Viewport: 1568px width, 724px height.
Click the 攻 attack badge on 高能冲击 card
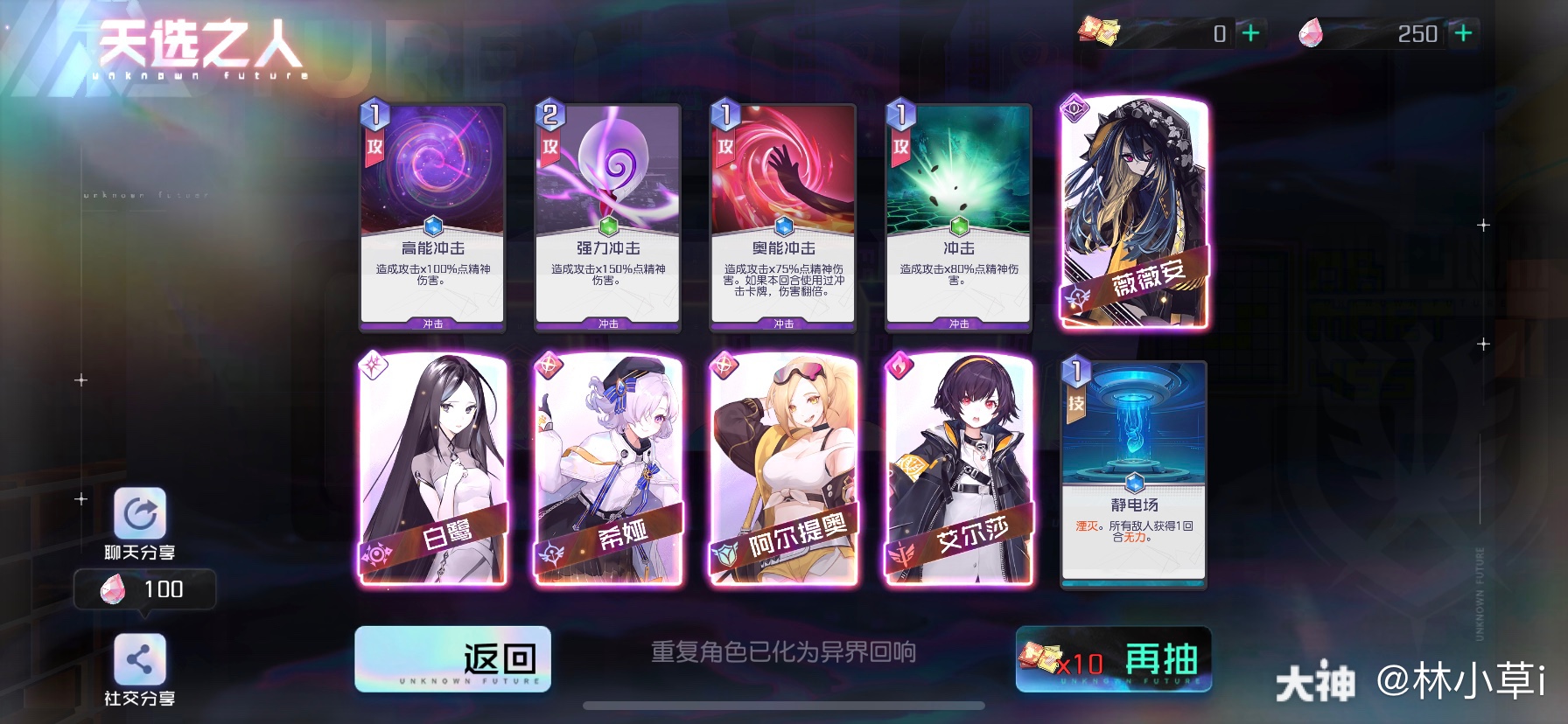tap(374, 148)
